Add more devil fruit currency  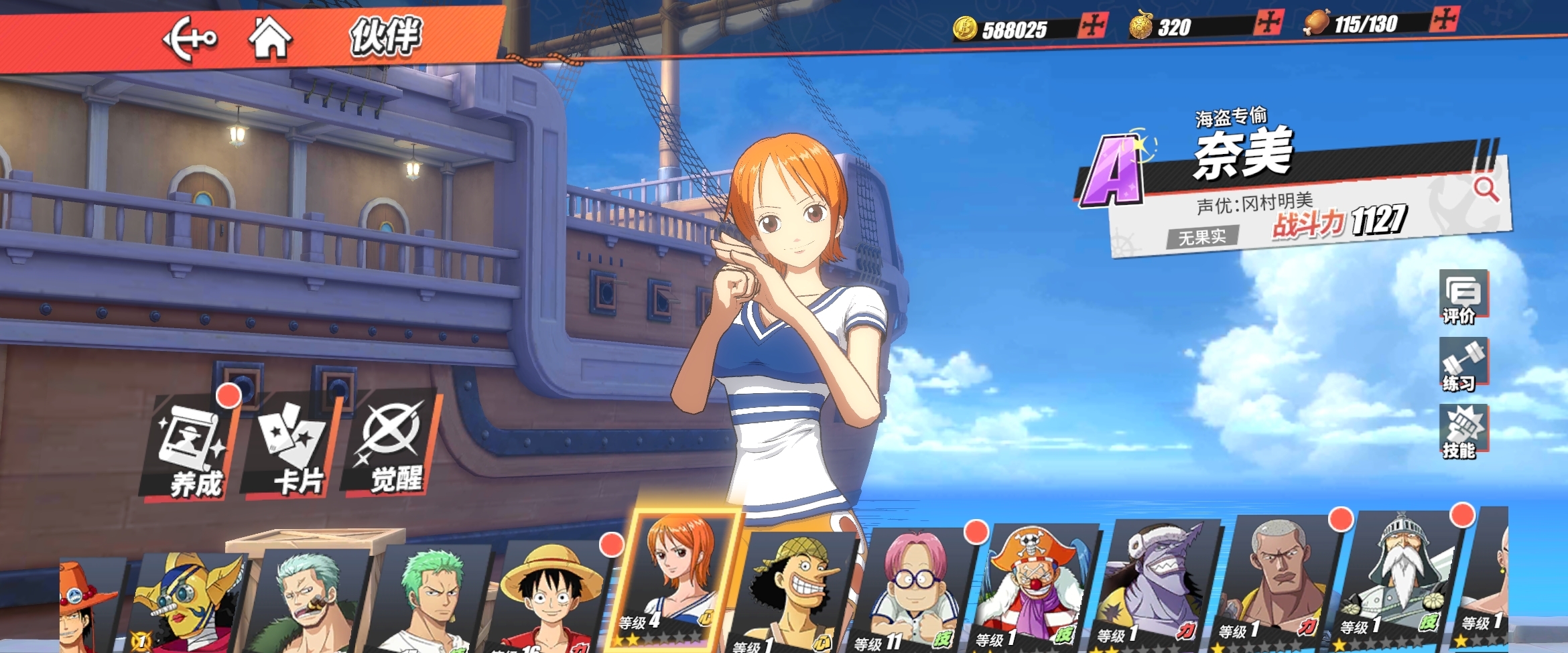1268,23
